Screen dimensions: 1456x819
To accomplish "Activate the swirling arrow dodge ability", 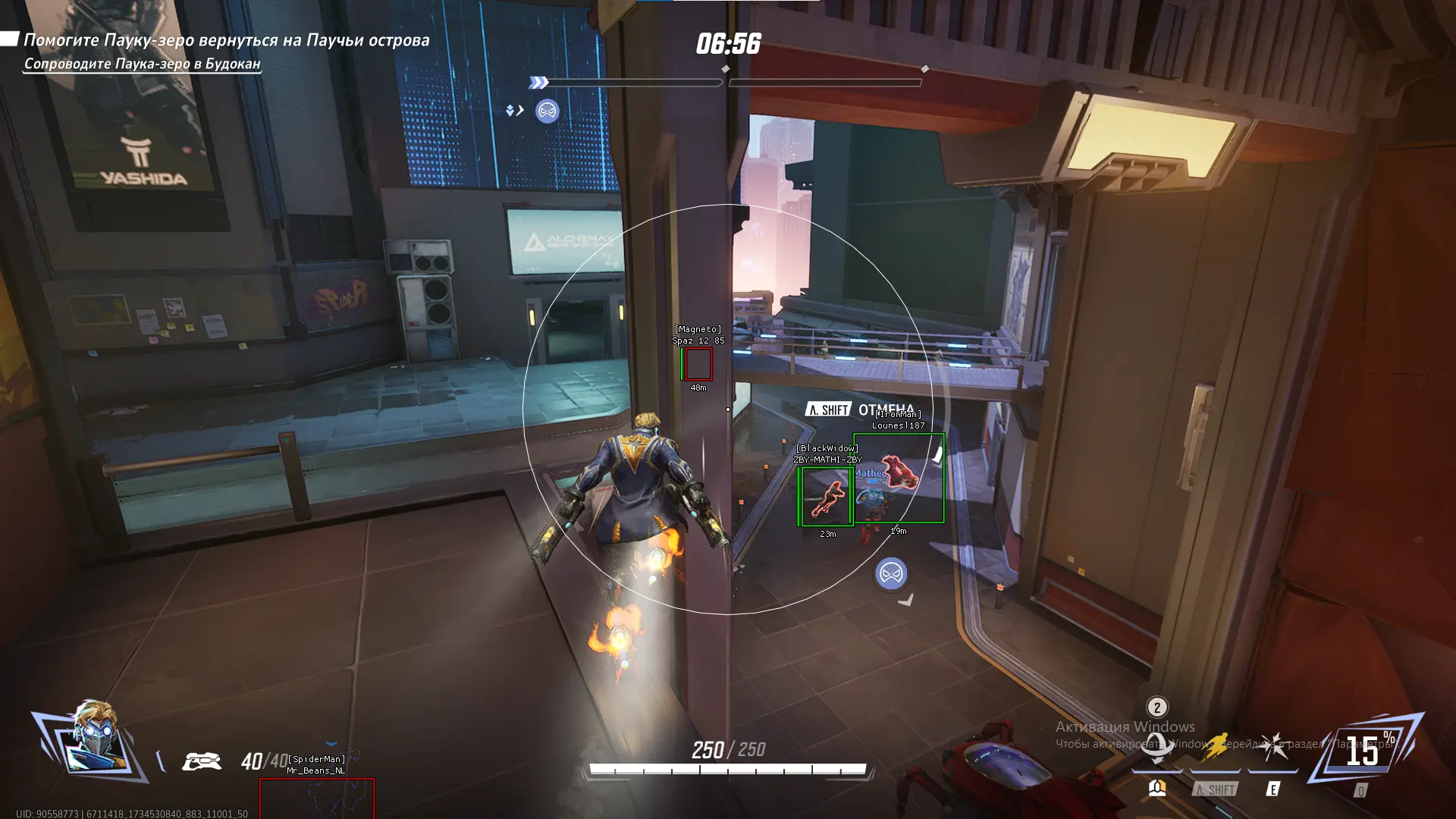I will tap(1156, 746).
